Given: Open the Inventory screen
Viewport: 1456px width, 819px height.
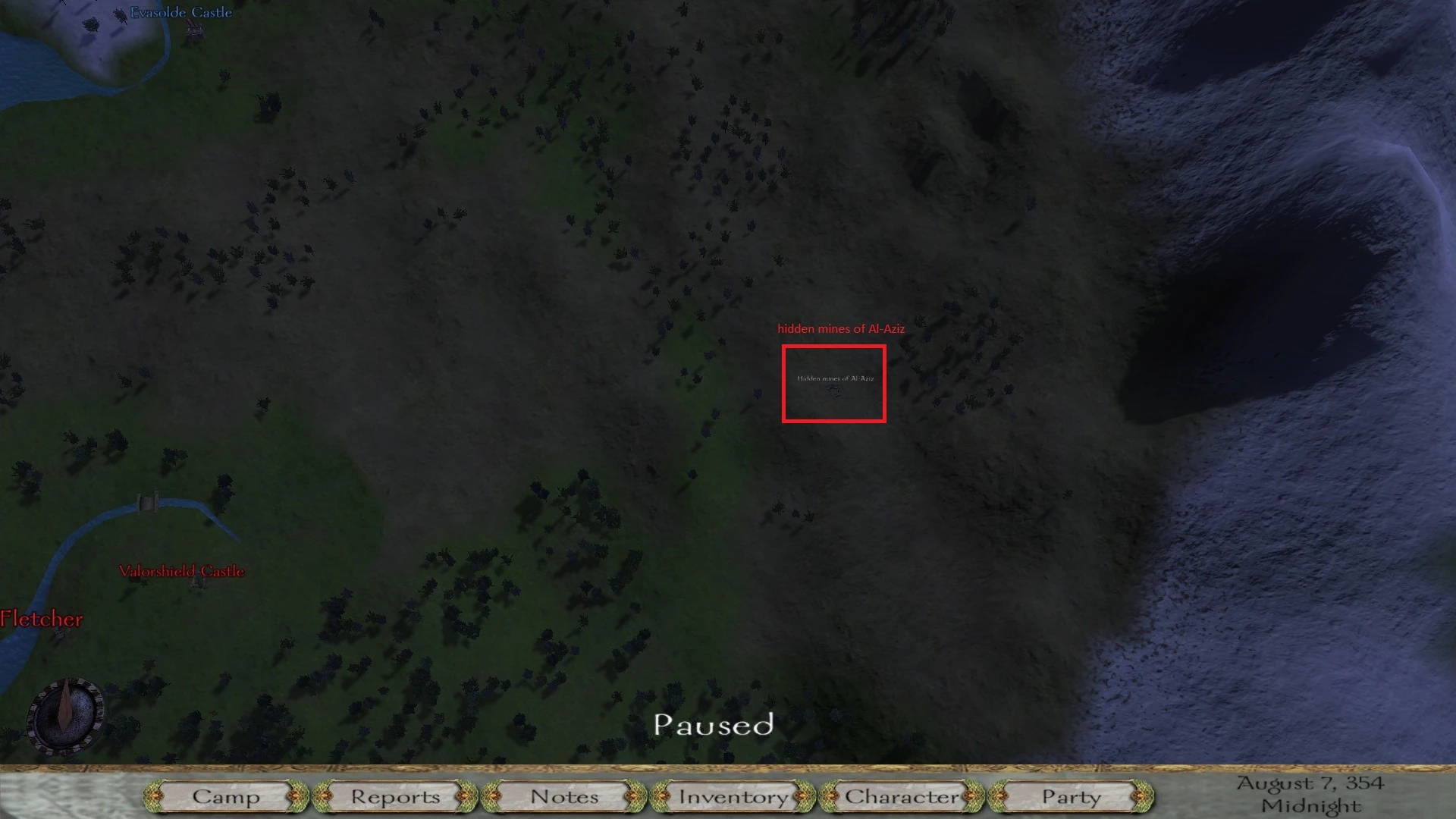Looking at the screenshot, I should [x=732, y=797].
